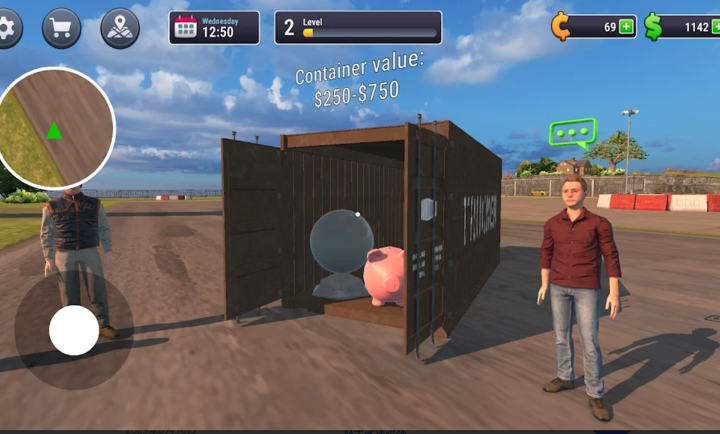Viewport: 720px width, 434px height.
Task: Tap the circular minimap
Action: click(x=55, y=128)
